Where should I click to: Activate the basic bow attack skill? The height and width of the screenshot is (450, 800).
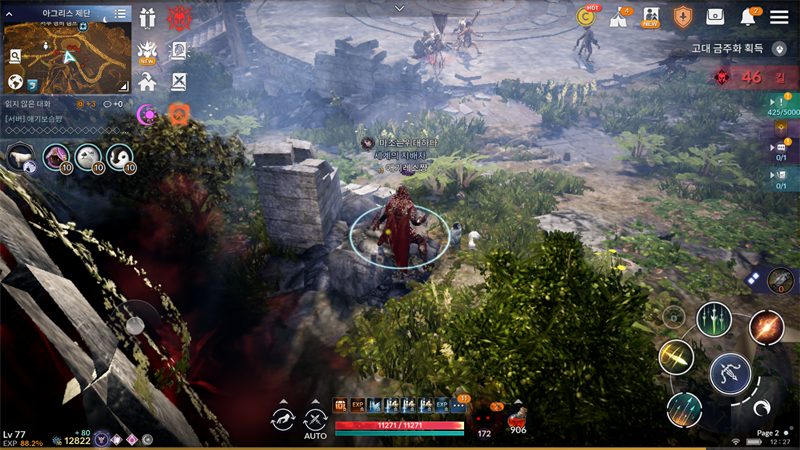(x=730, y=374)
